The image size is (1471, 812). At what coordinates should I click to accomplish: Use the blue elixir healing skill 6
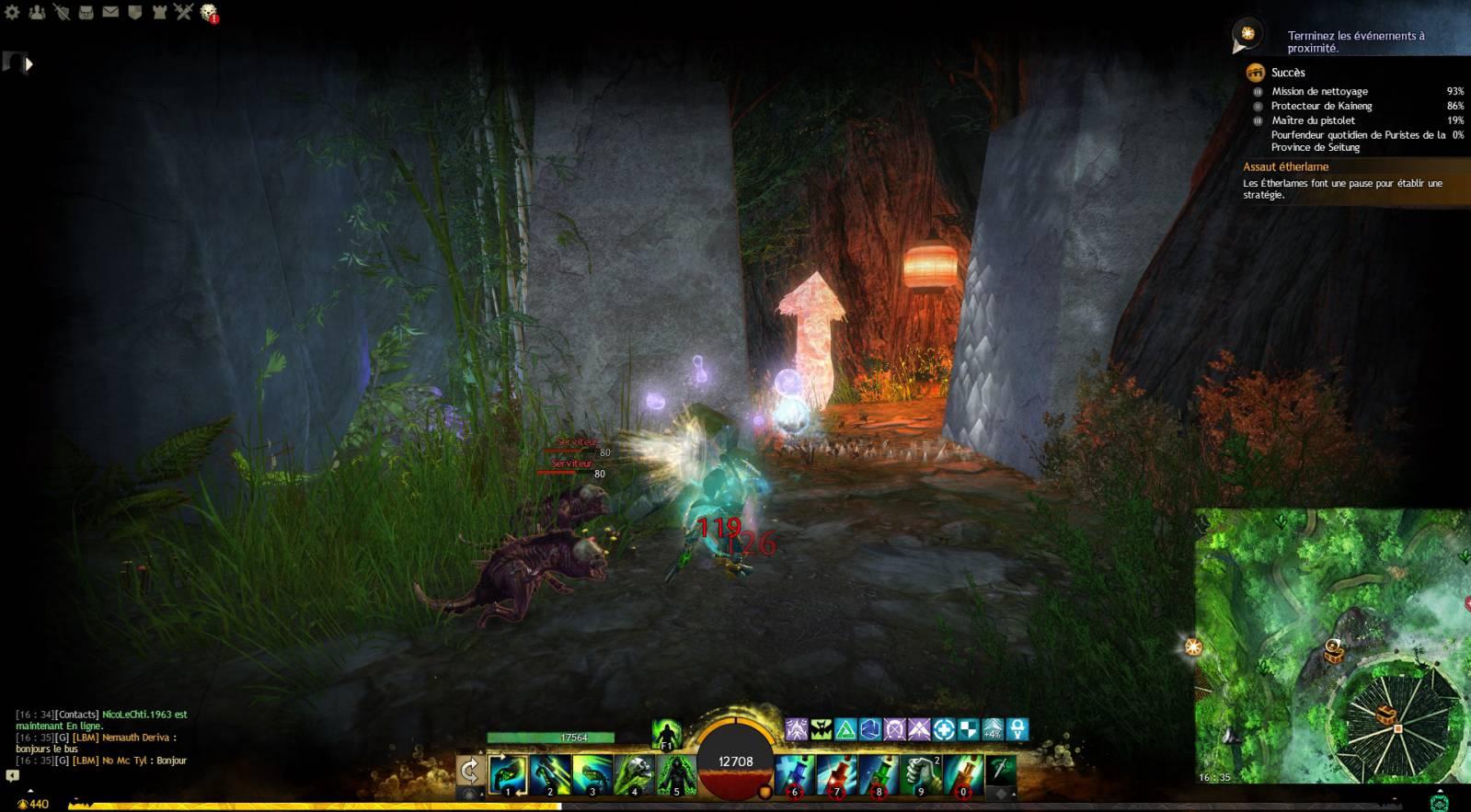coord(795,773)
